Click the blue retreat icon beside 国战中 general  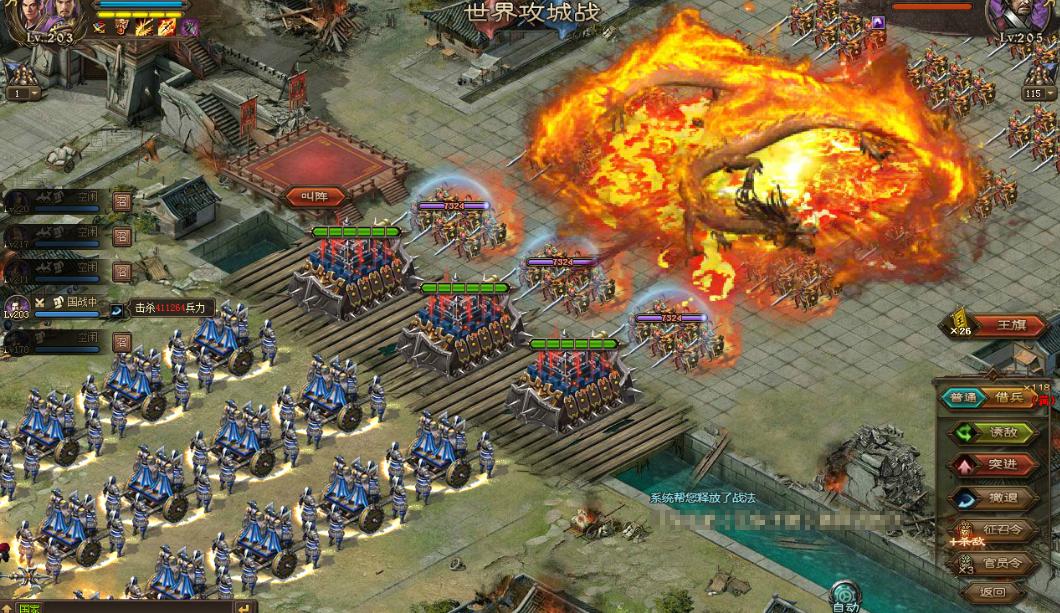[116, 311]
